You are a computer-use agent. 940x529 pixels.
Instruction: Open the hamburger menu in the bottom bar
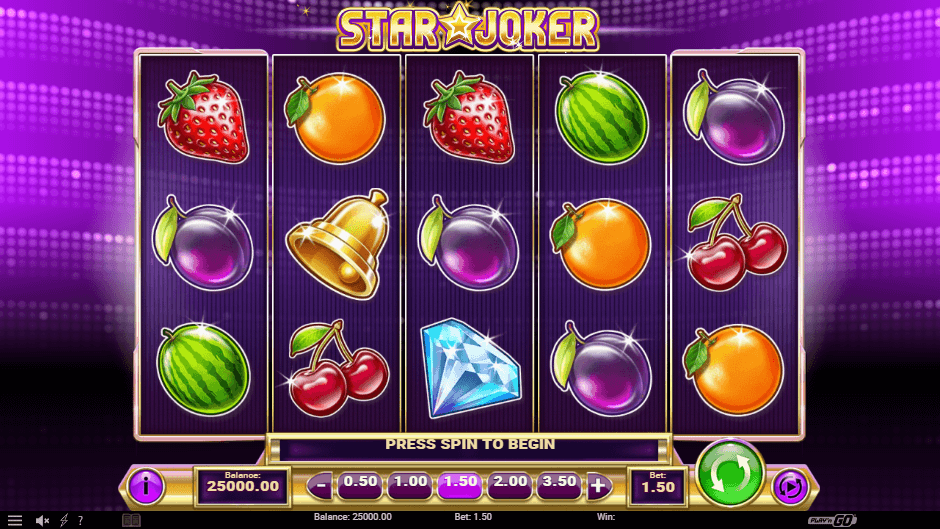[x=15, y=520]
